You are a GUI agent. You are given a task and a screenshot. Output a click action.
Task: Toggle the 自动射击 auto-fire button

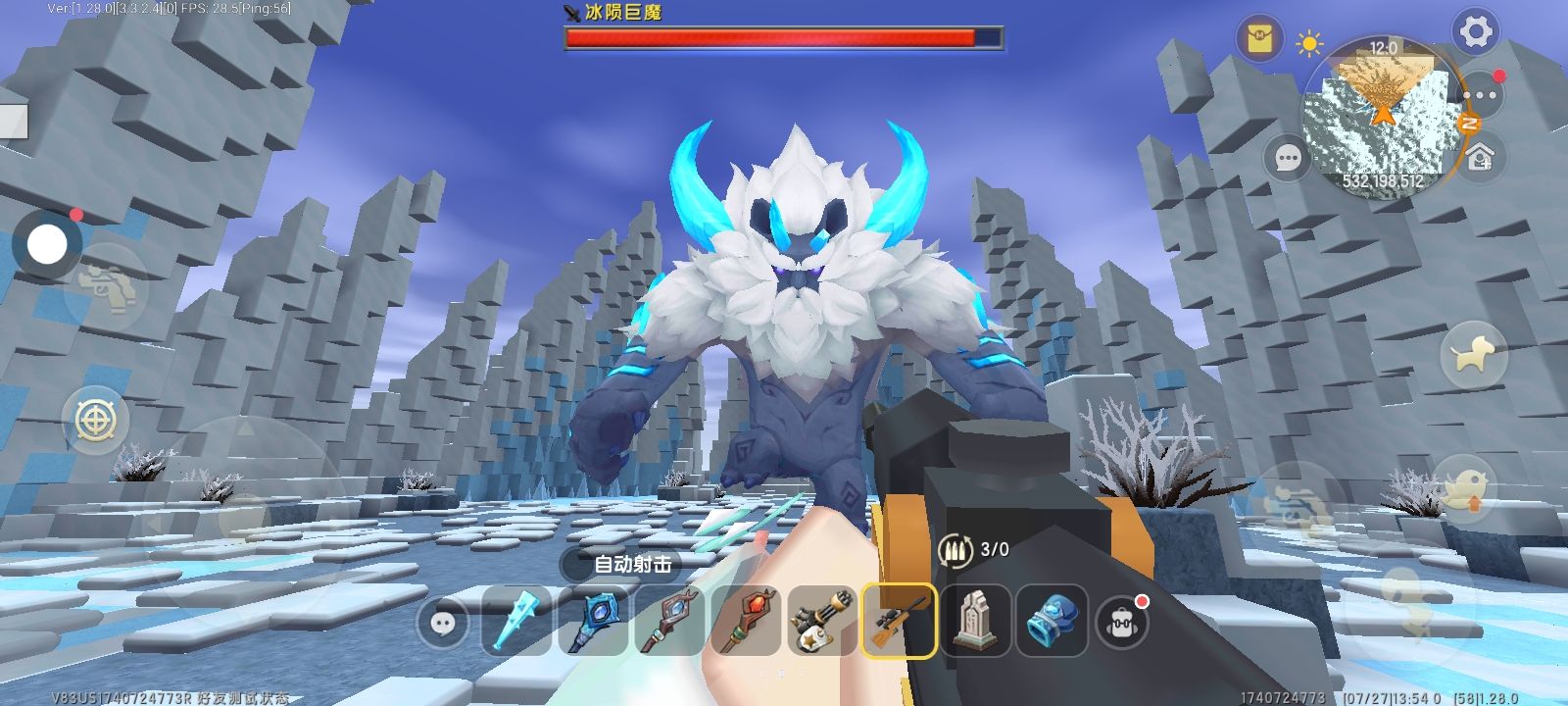632,564
